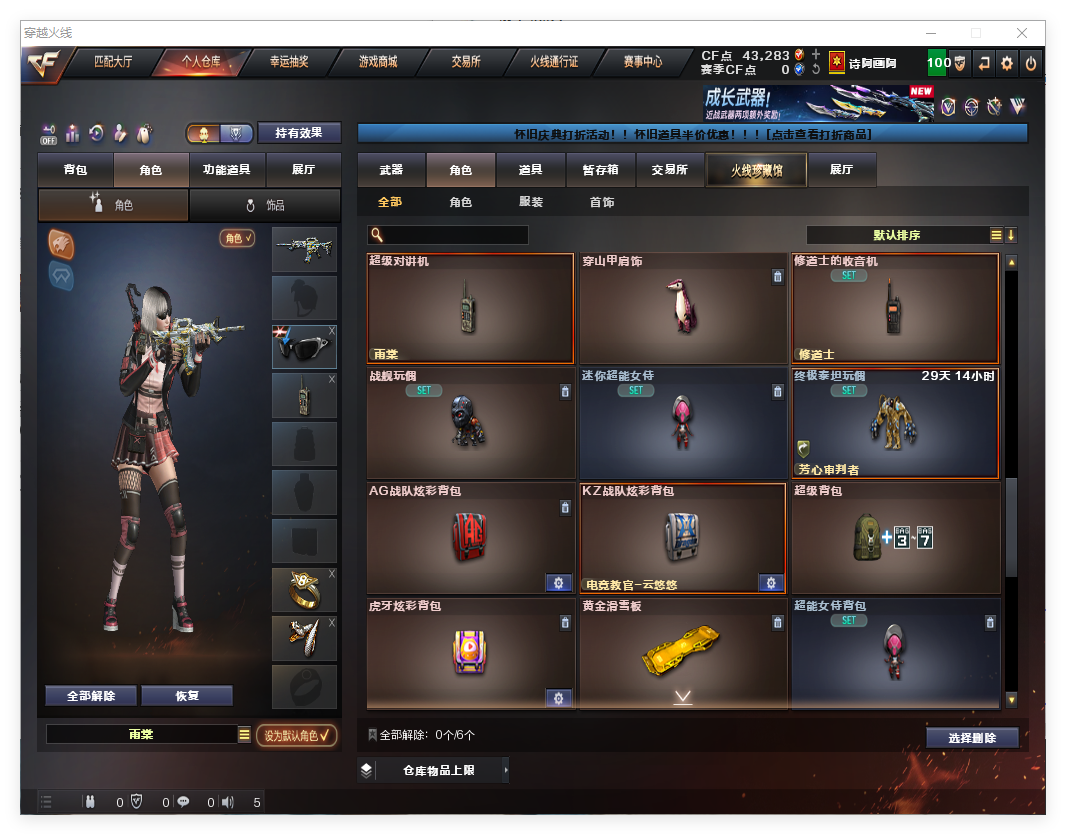Open the 匹配大厅 lobby menu
This screenshot has height=835, width=1066.
[x=113, y=62]
